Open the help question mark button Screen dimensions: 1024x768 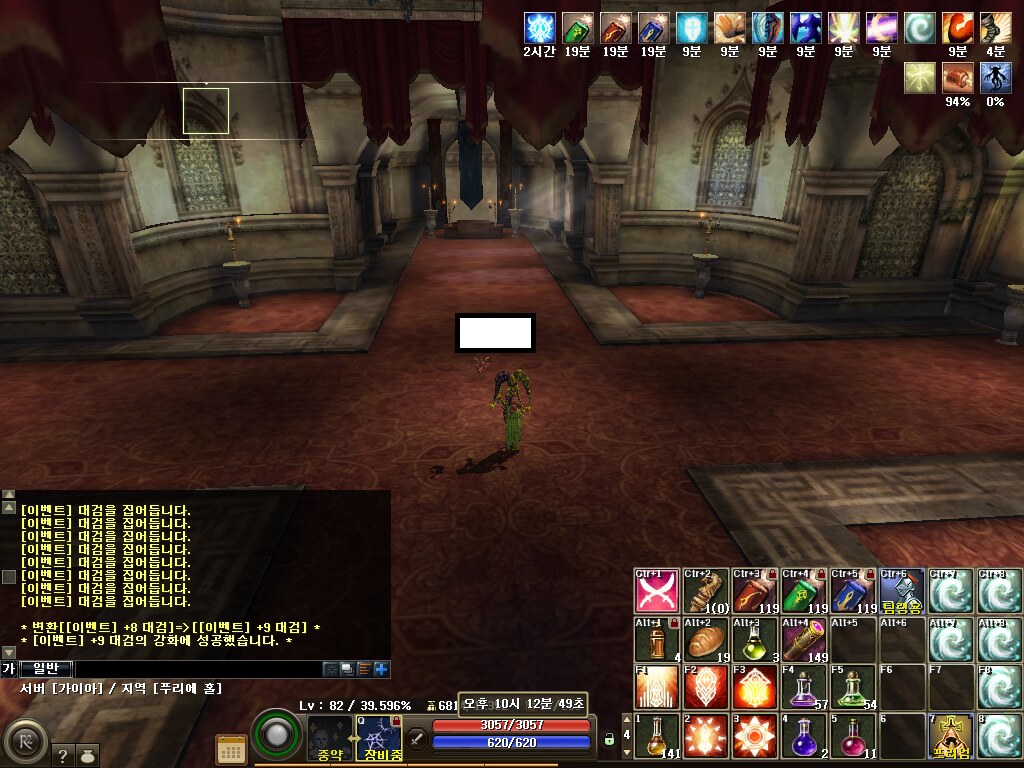pyautogui.click(x=61, y=757)
